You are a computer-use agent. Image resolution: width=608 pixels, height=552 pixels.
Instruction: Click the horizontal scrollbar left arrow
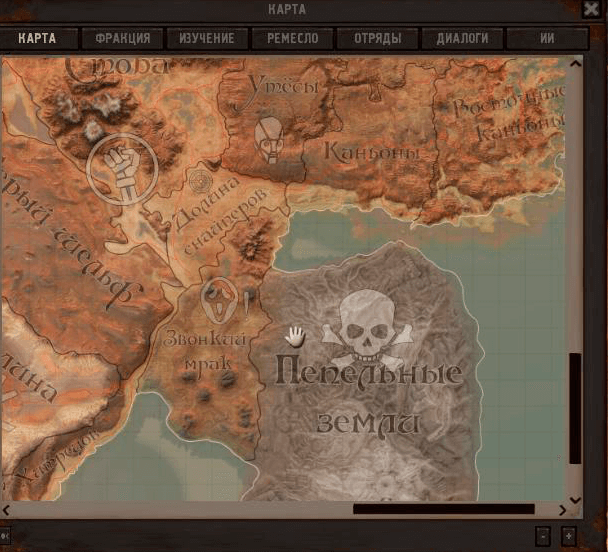7,509
